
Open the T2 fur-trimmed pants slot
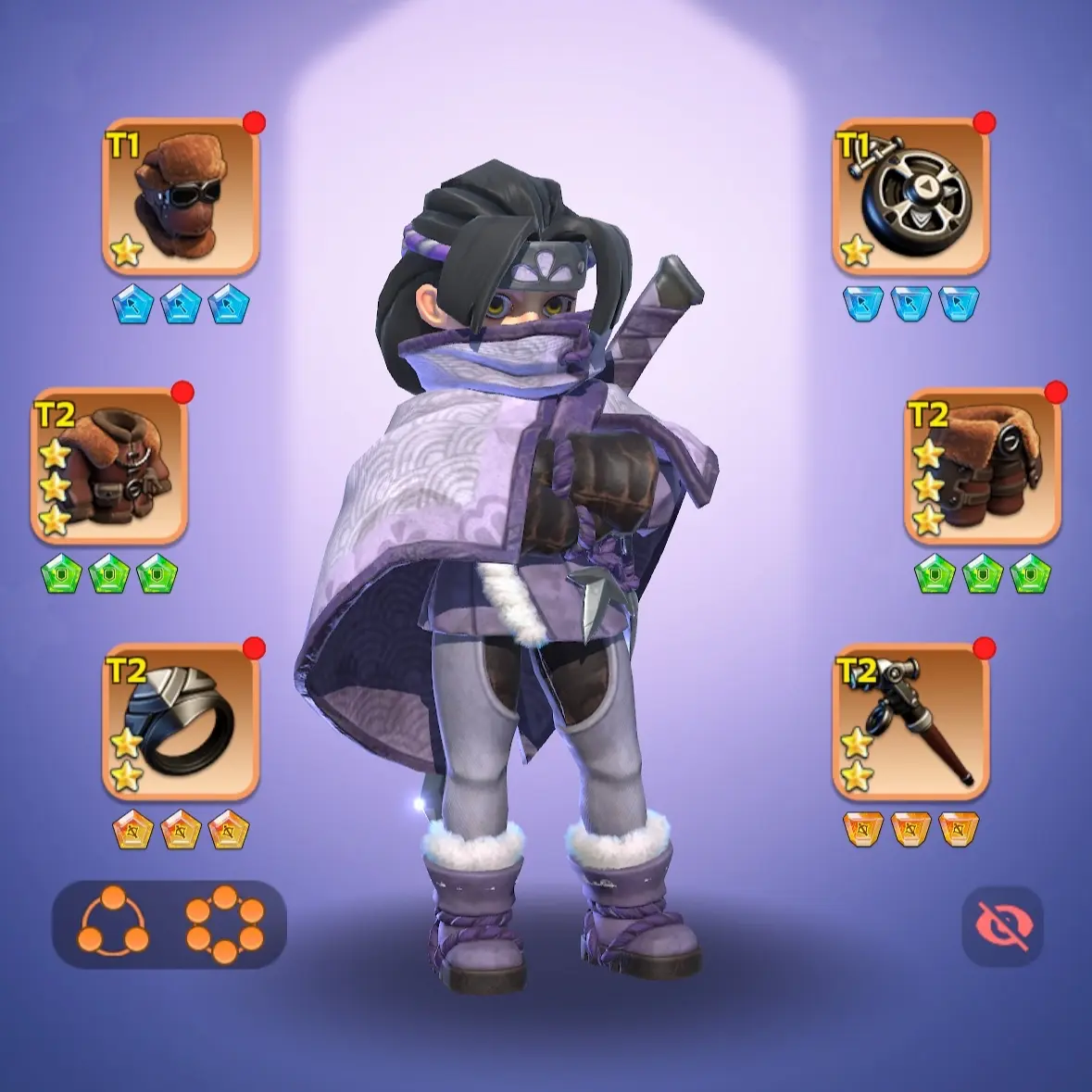pos(983,466)
